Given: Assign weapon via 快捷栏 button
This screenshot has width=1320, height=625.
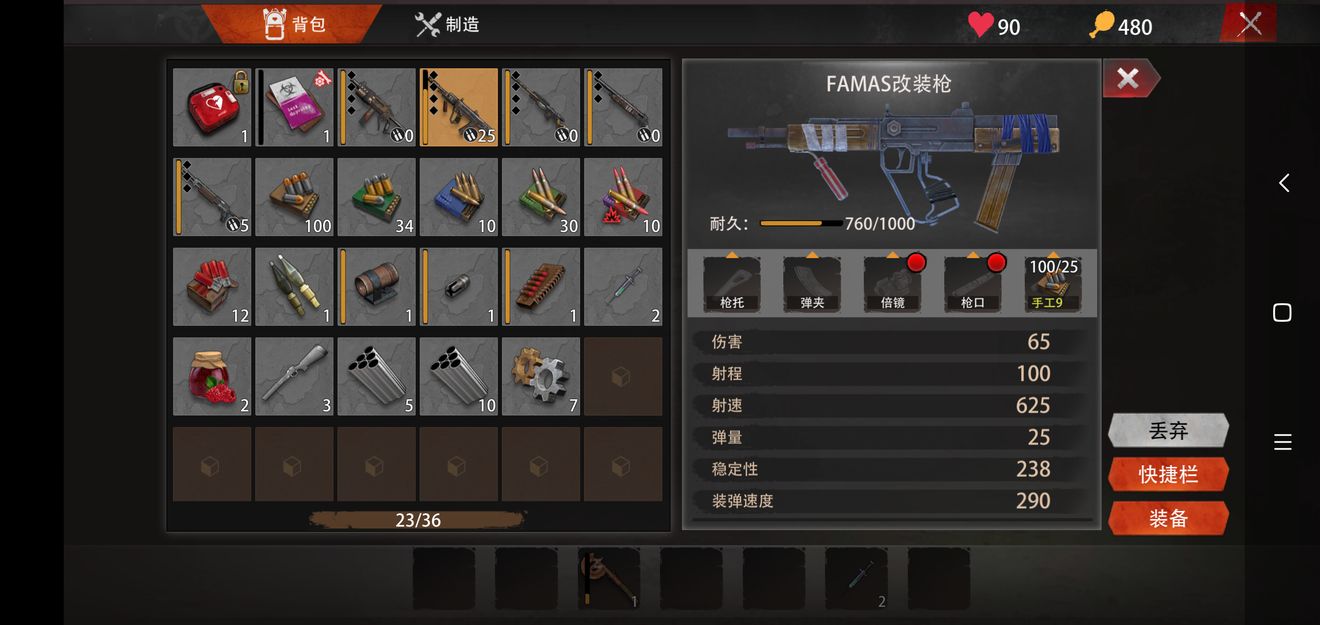Looking at the screenshot, I should (x=1168, y=475).
